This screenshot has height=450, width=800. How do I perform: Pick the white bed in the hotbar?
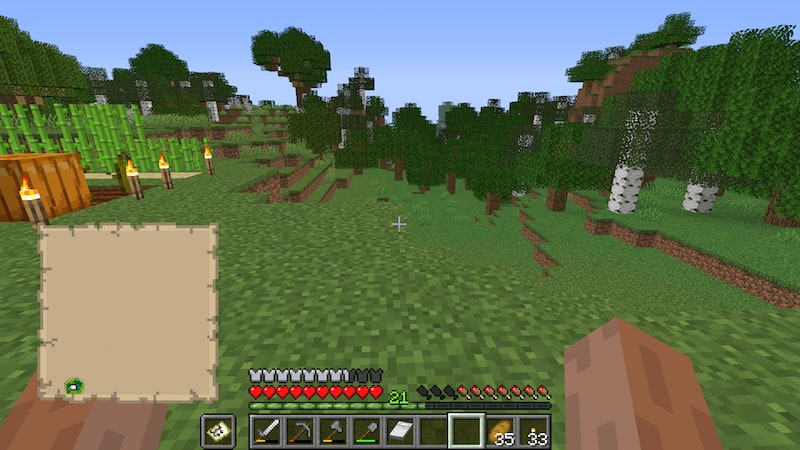point(399,431)
